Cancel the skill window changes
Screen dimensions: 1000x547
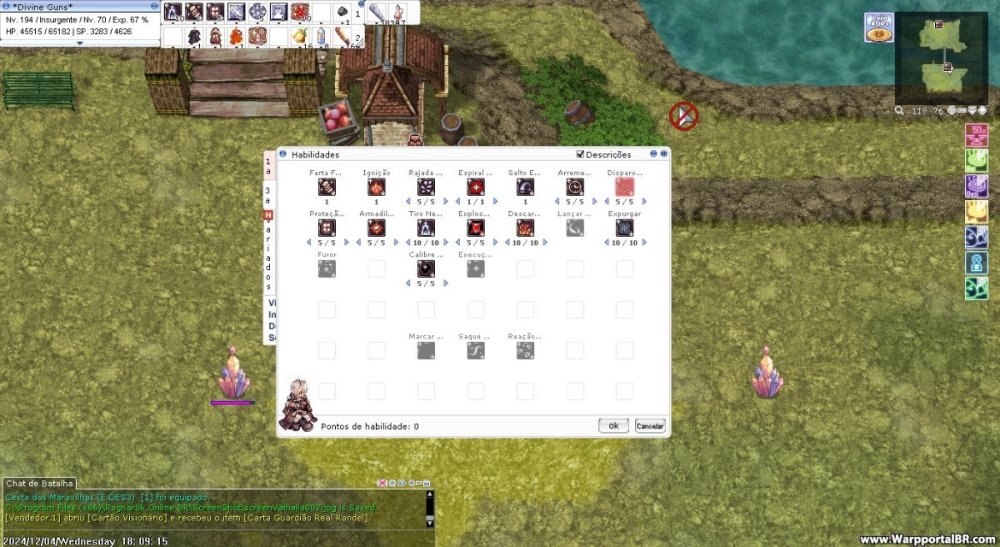point(649,426)
